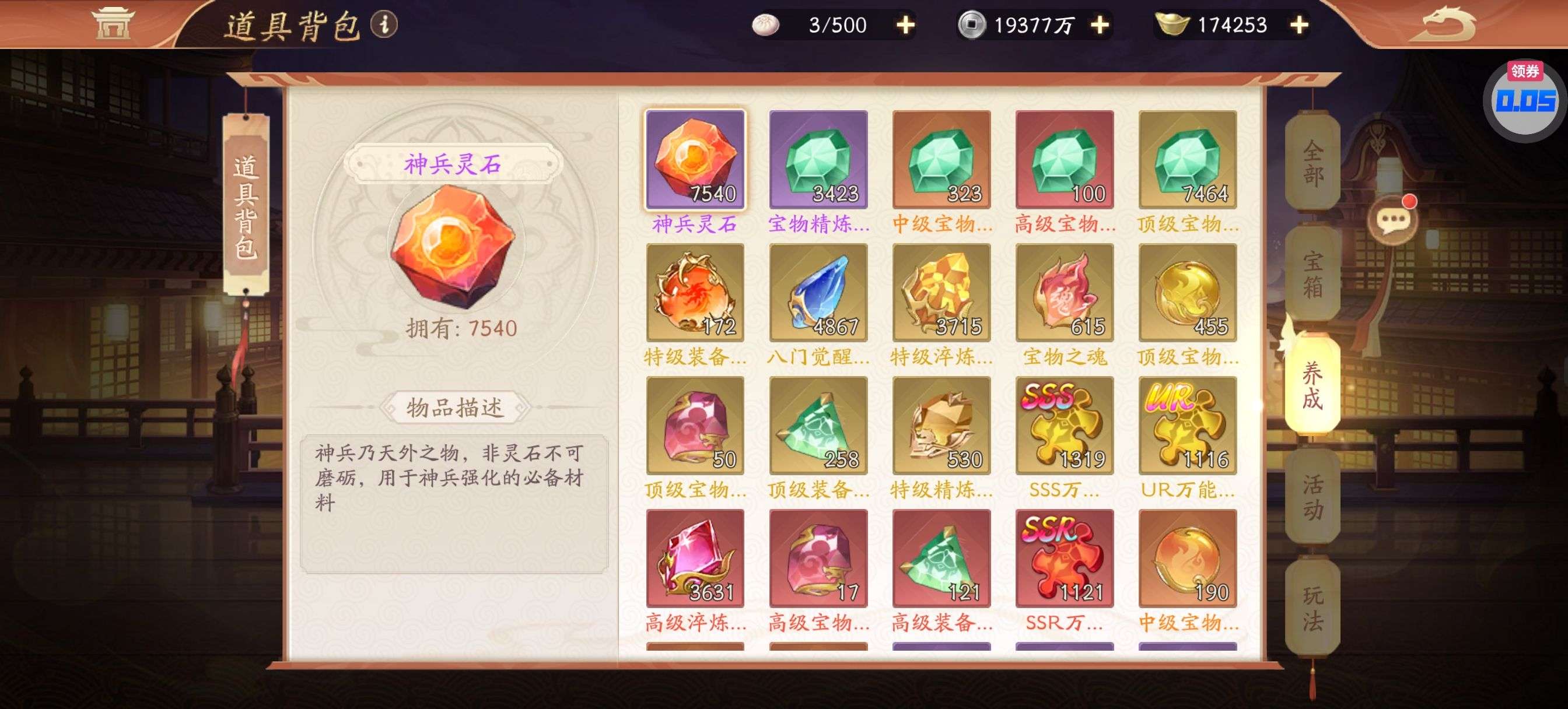Buy more gold ingots
The image size is (1568, 709).
1299,25
